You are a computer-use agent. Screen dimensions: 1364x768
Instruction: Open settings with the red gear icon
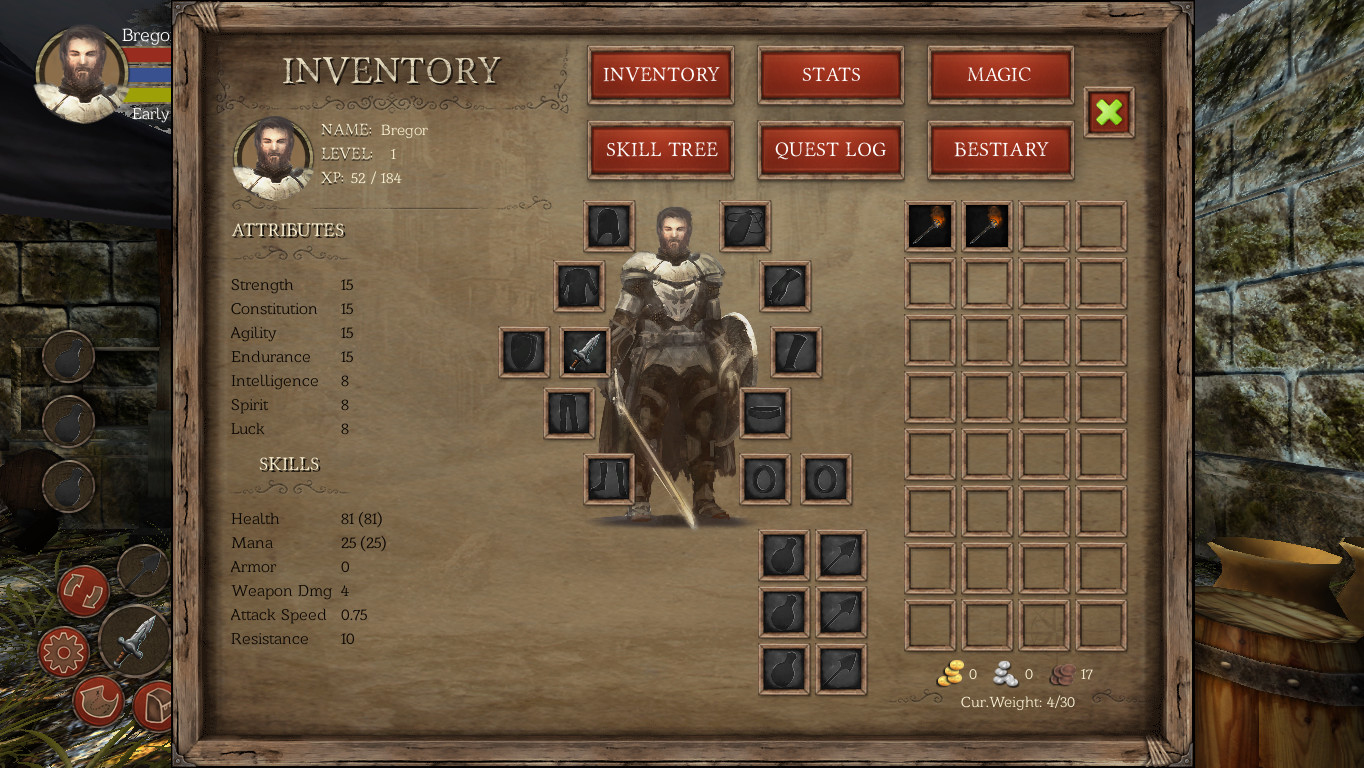tap(63, 653)
